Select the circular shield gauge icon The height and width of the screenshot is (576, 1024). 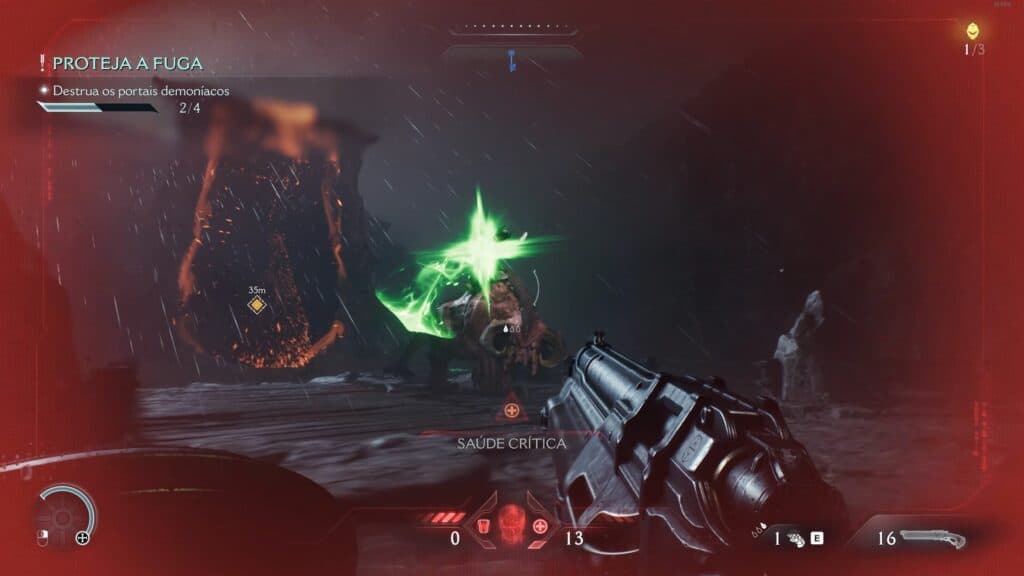[x=66, y=514]
